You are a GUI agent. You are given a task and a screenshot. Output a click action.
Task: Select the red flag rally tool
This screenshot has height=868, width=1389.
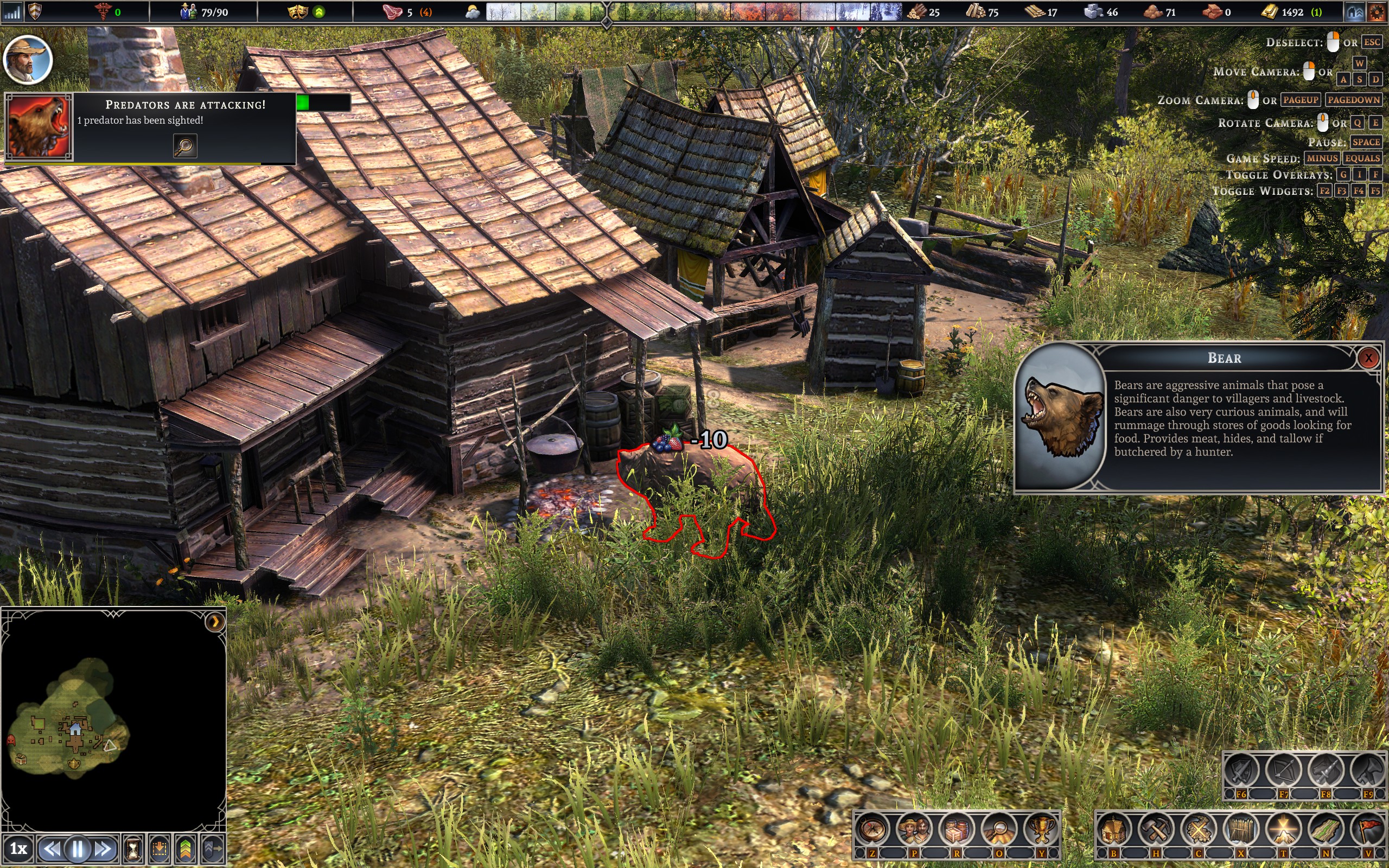1368,829
